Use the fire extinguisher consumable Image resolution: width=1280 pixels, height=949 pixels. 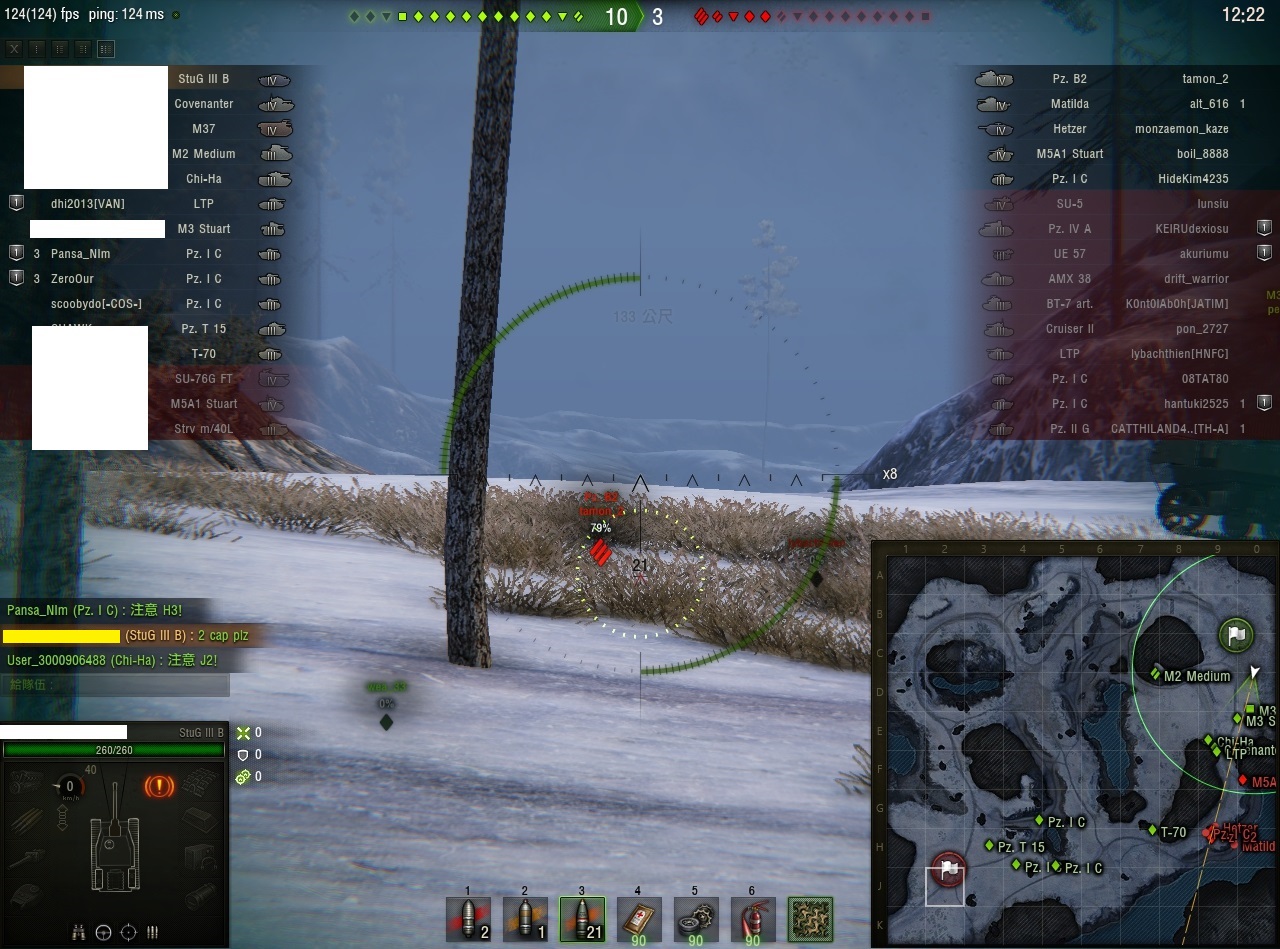coord(752,919)
